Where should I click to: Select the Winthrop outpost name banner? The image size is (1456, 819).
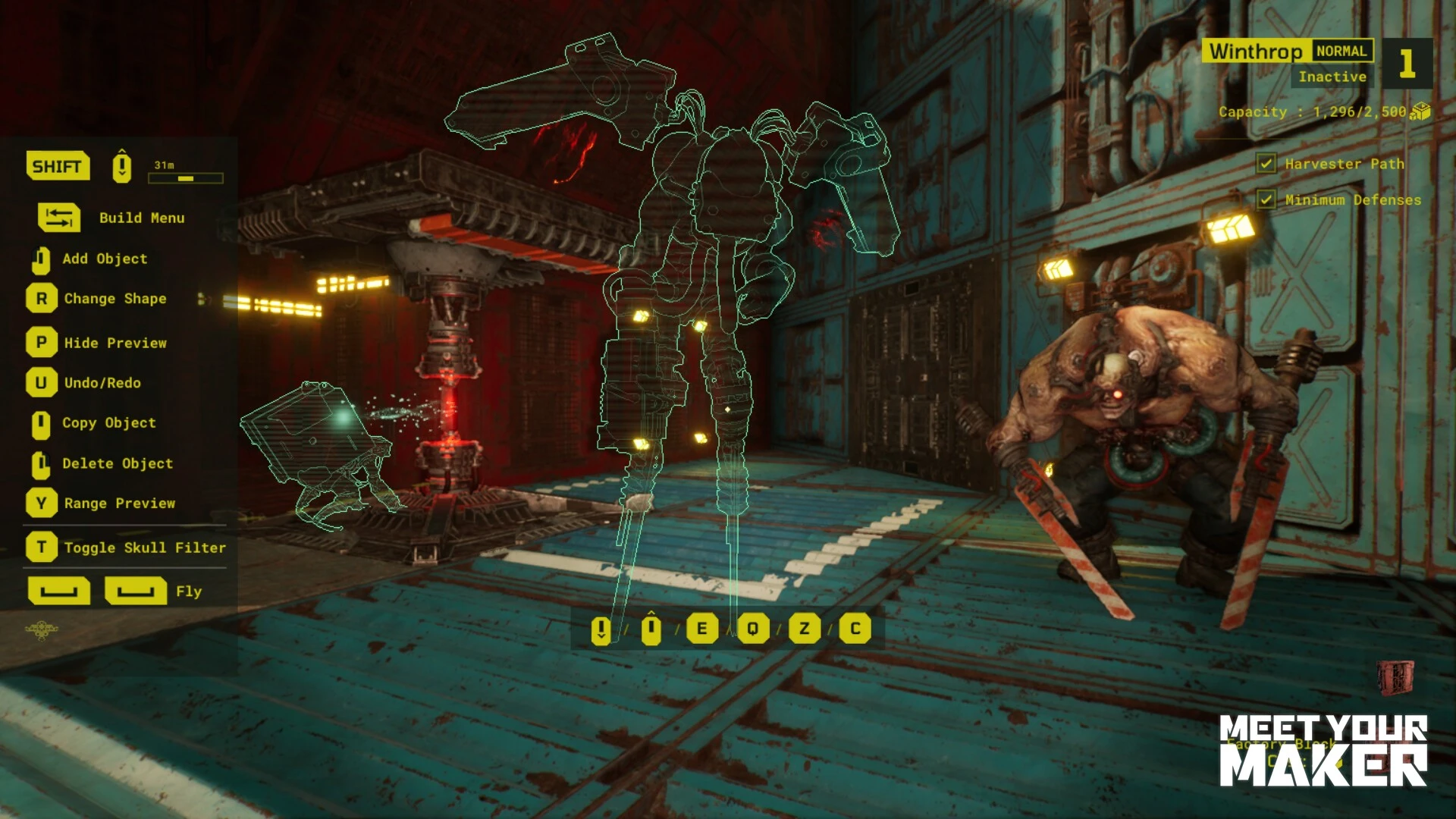point(1255,52)
